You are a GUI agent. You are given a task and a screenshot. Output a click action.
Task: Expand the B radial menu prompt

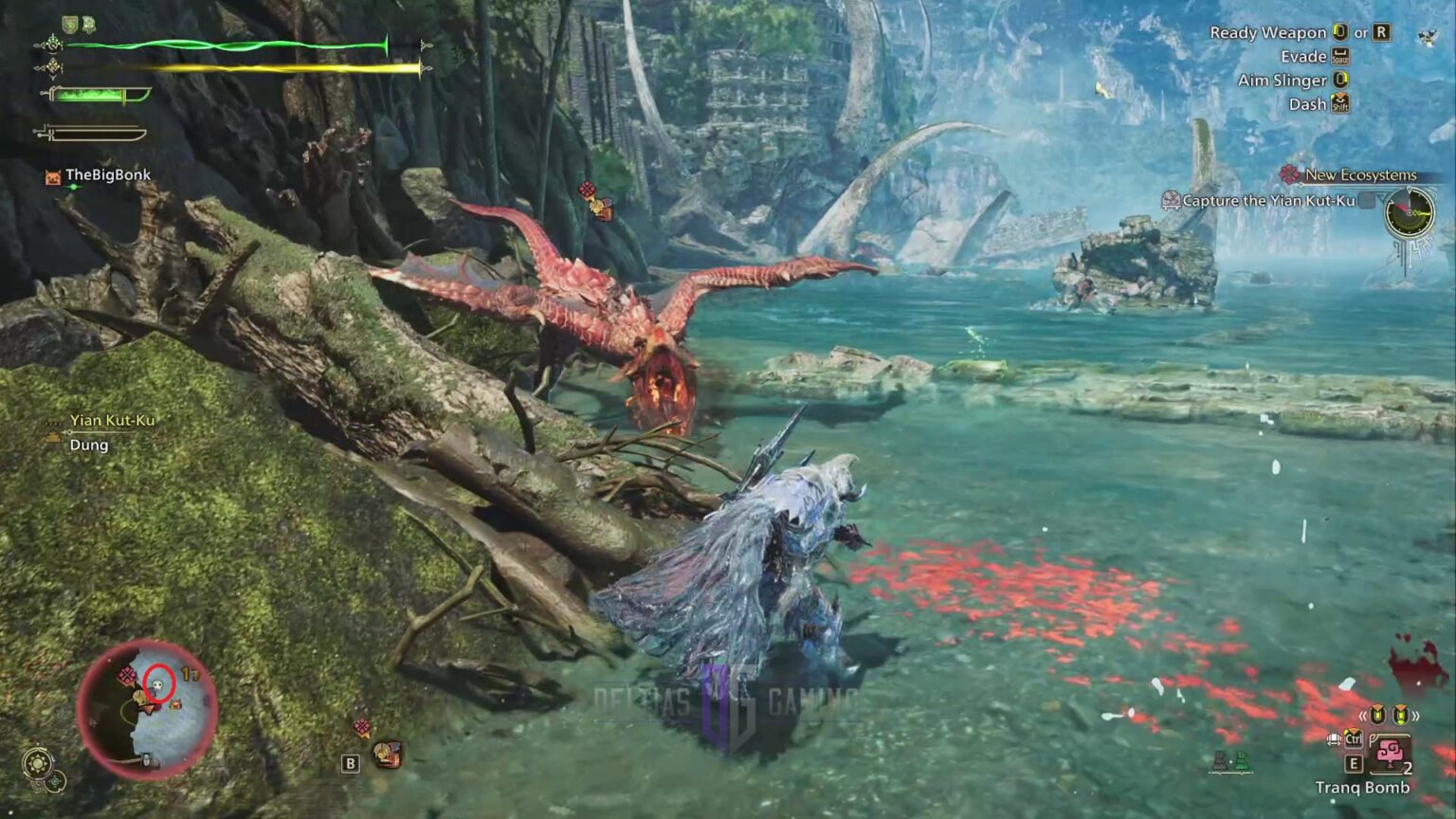(x=350, y=761)
